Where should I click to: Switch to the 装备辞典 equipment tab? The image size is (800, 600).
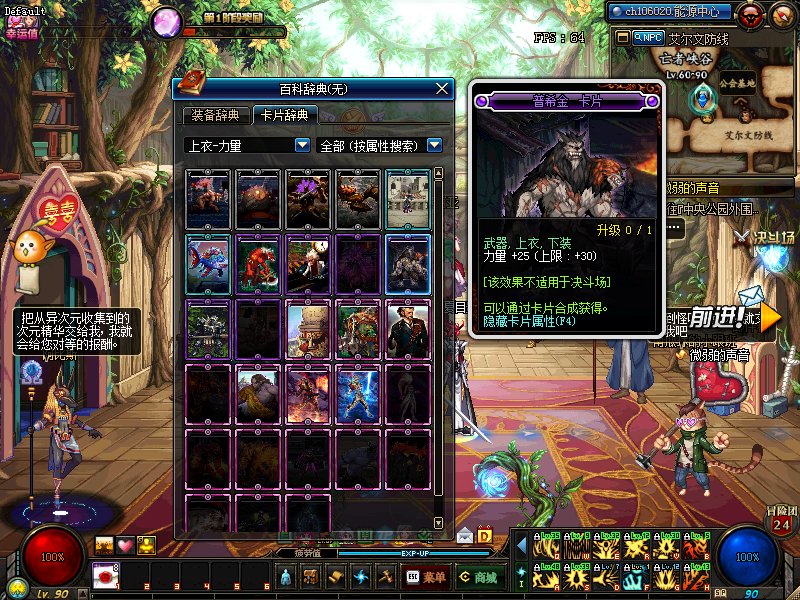[214, 116]
